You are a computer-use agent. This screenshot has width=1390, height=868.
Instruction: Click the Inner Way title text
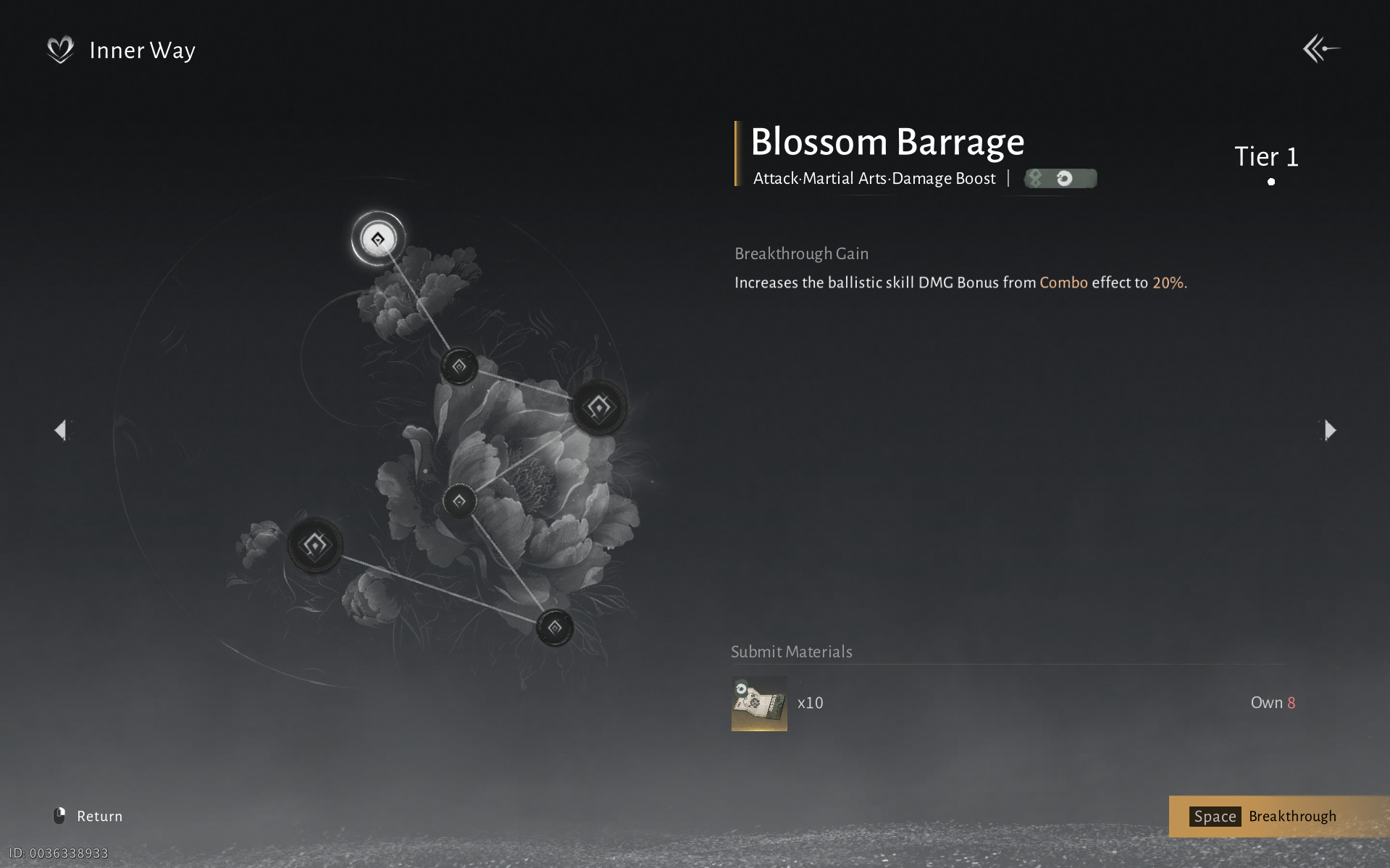[x=142, y=50]
